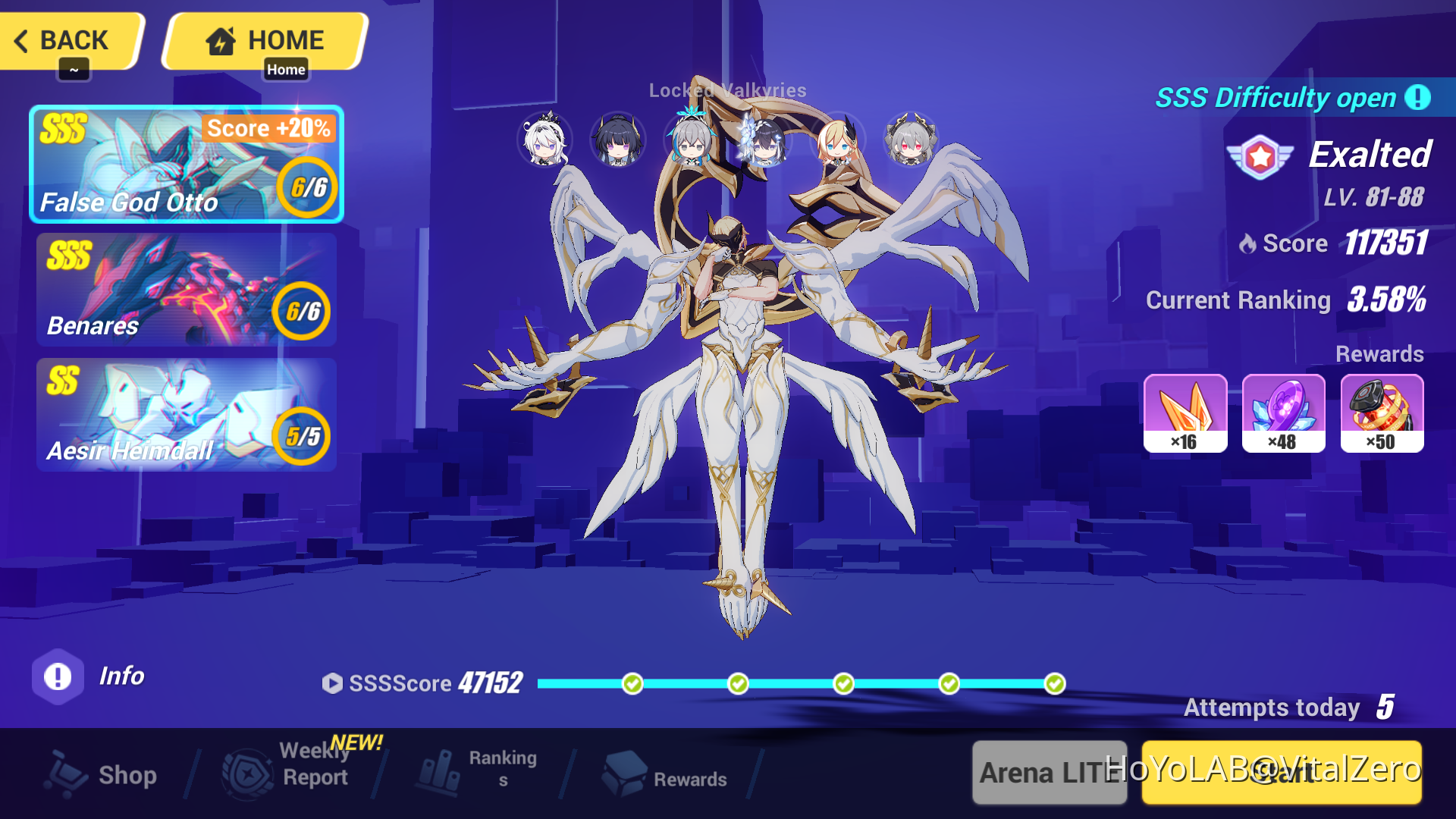View the first locked Valkyrie portrait

(x=544, y=140)
